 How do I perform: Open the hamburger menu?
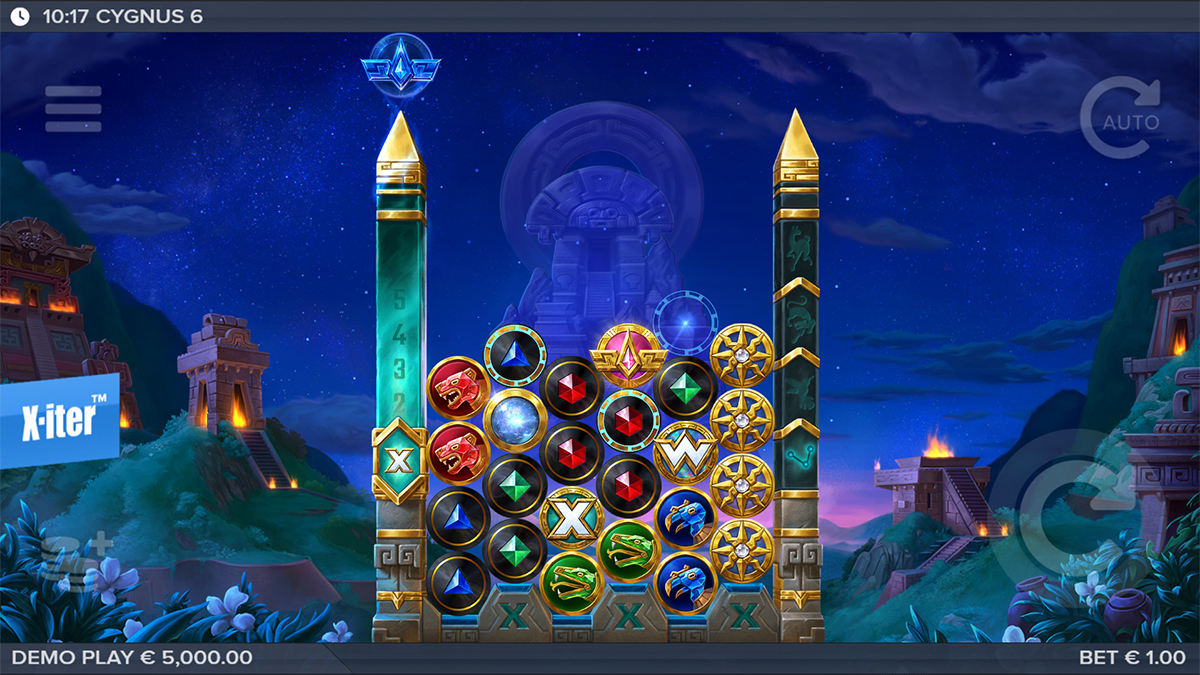tap(73, 109)
